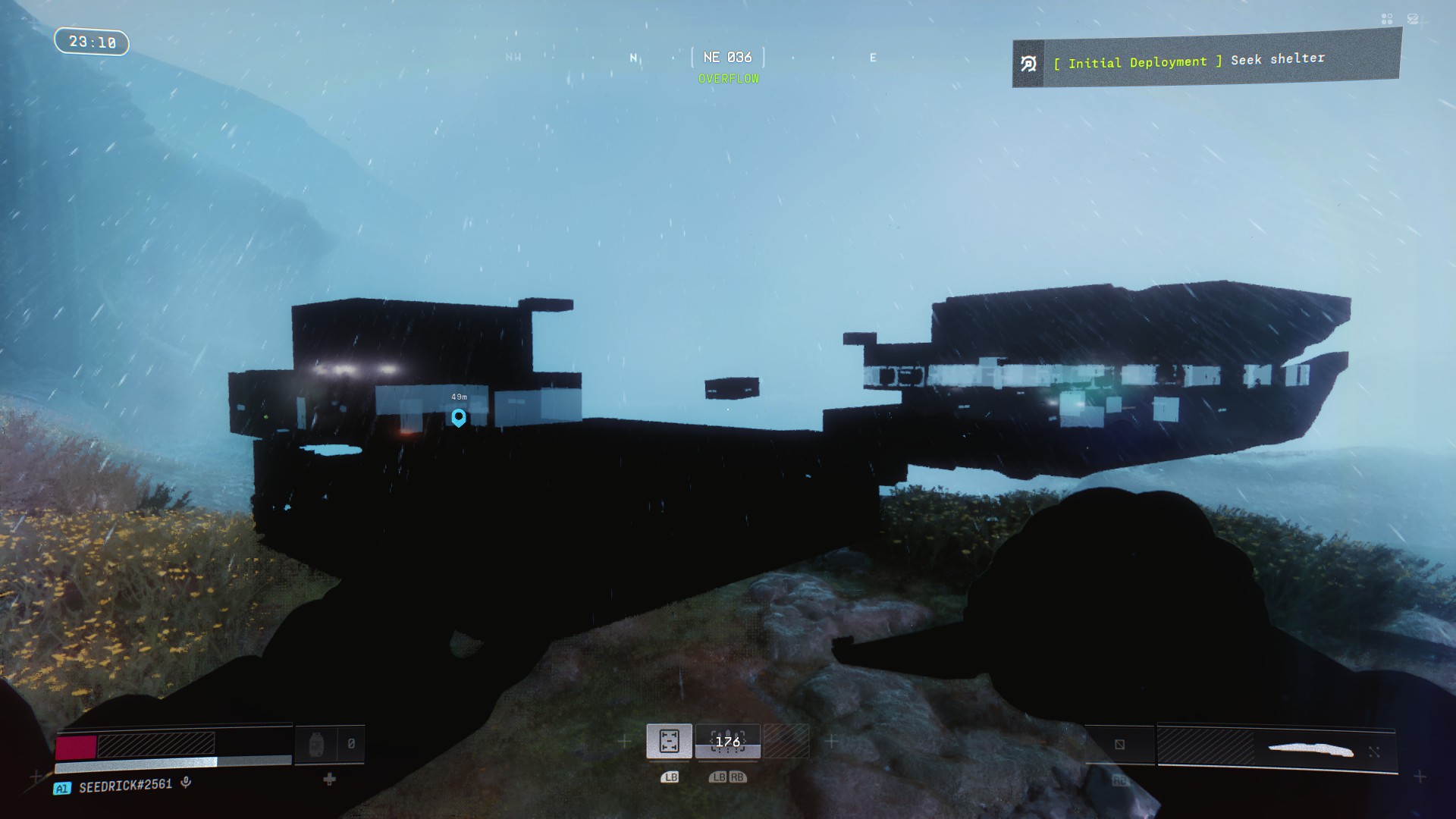Select the ability slot showing 176

click(727, 741)
